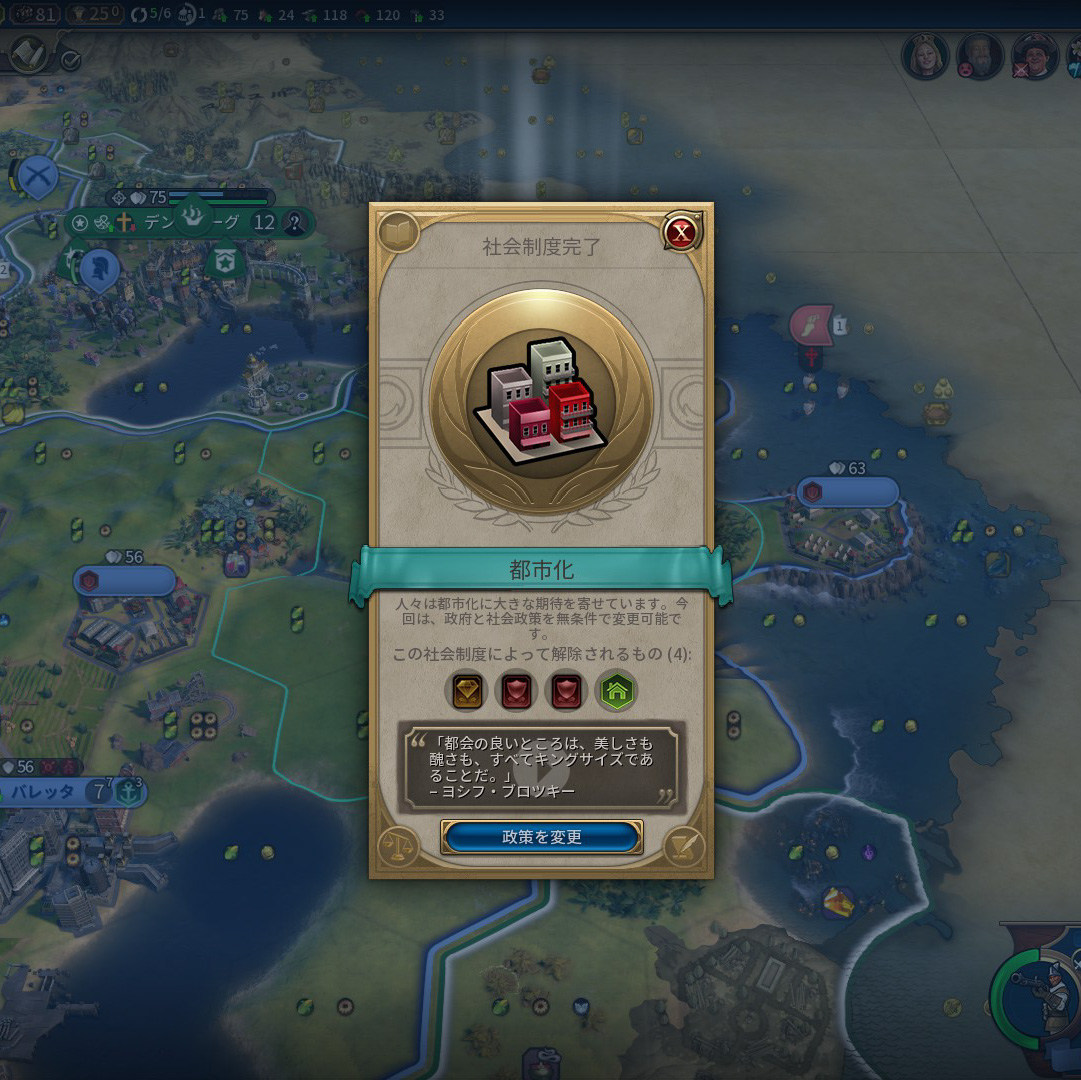Close the civic completed popup
This screenshot has height=1080, width=1081.
(x=682, y=233)
